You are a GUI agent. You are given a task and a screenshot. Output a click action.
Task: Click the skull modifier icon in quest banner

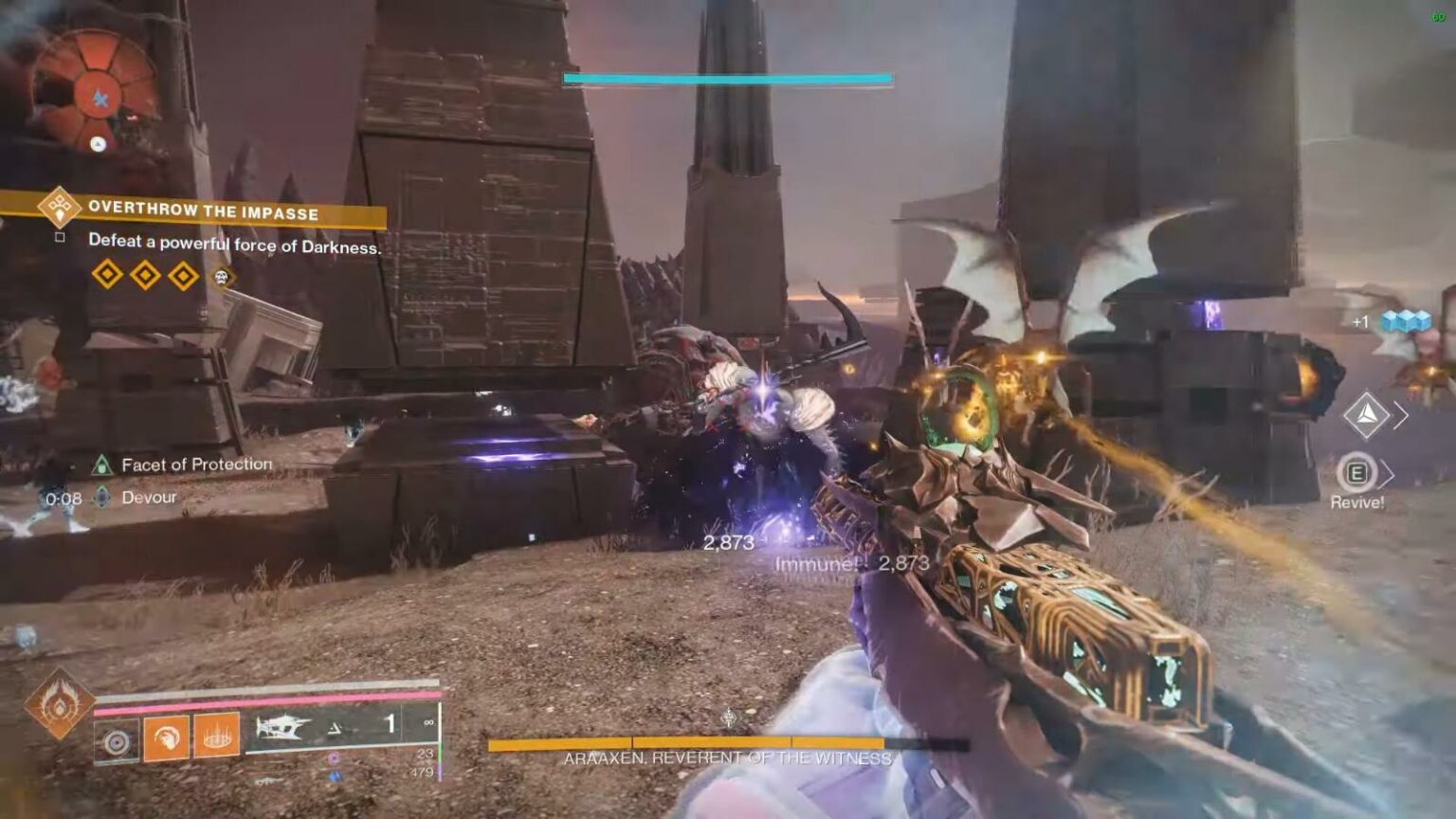point(221,277)
